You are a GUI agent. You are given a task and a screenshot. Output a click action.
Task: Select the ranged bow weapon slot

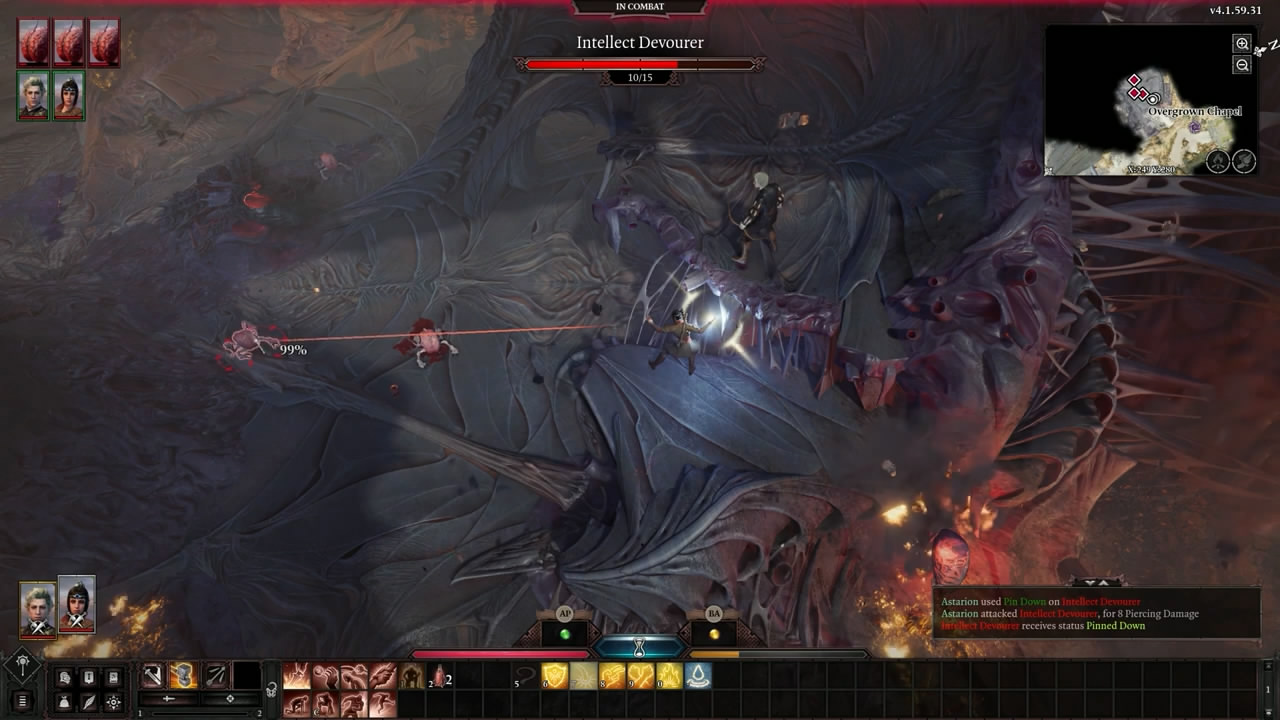215,676
